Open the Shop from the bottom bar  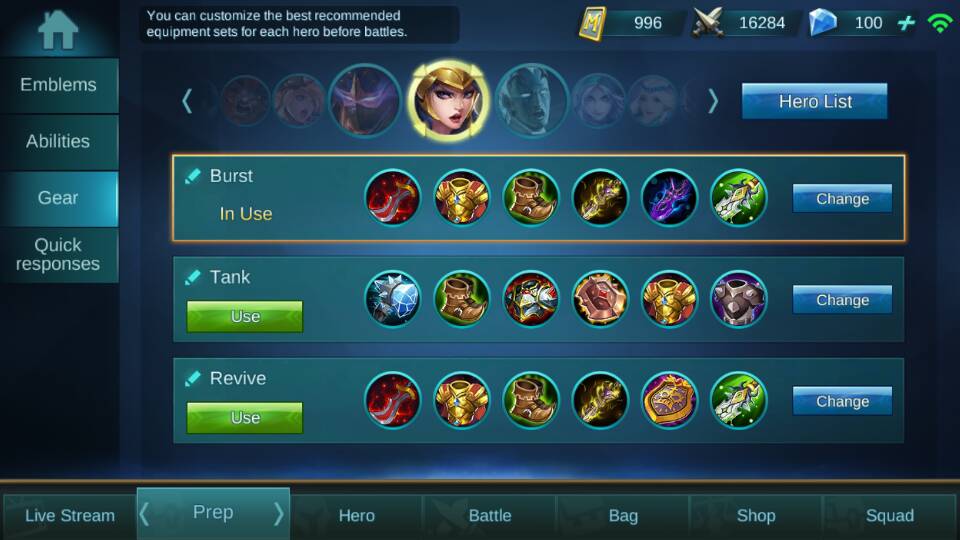coord(756,516)
